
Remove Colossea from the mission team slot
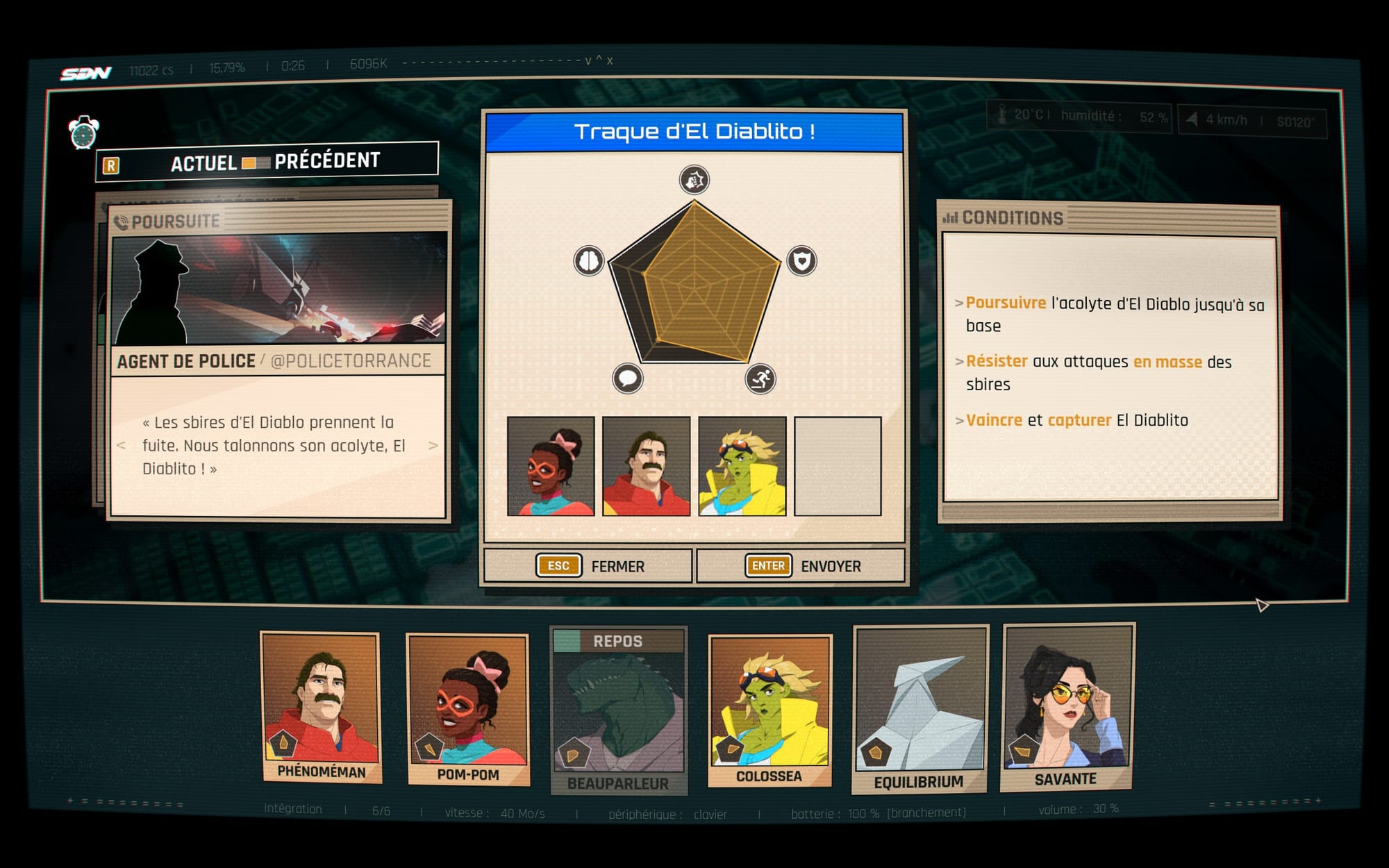click(x=742, y=466)
